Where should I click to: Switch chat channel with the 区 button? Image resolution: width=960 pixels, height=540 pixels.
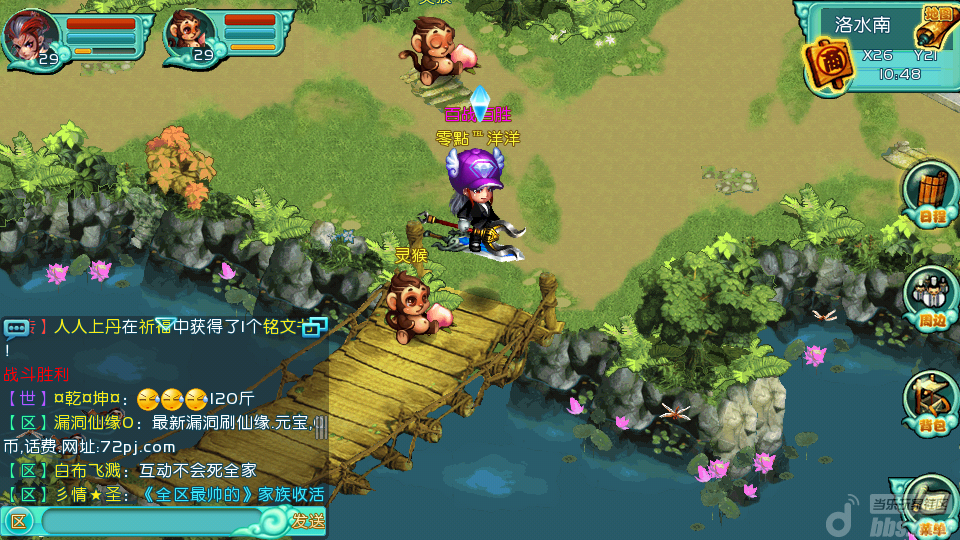click(x=17, y=520)
